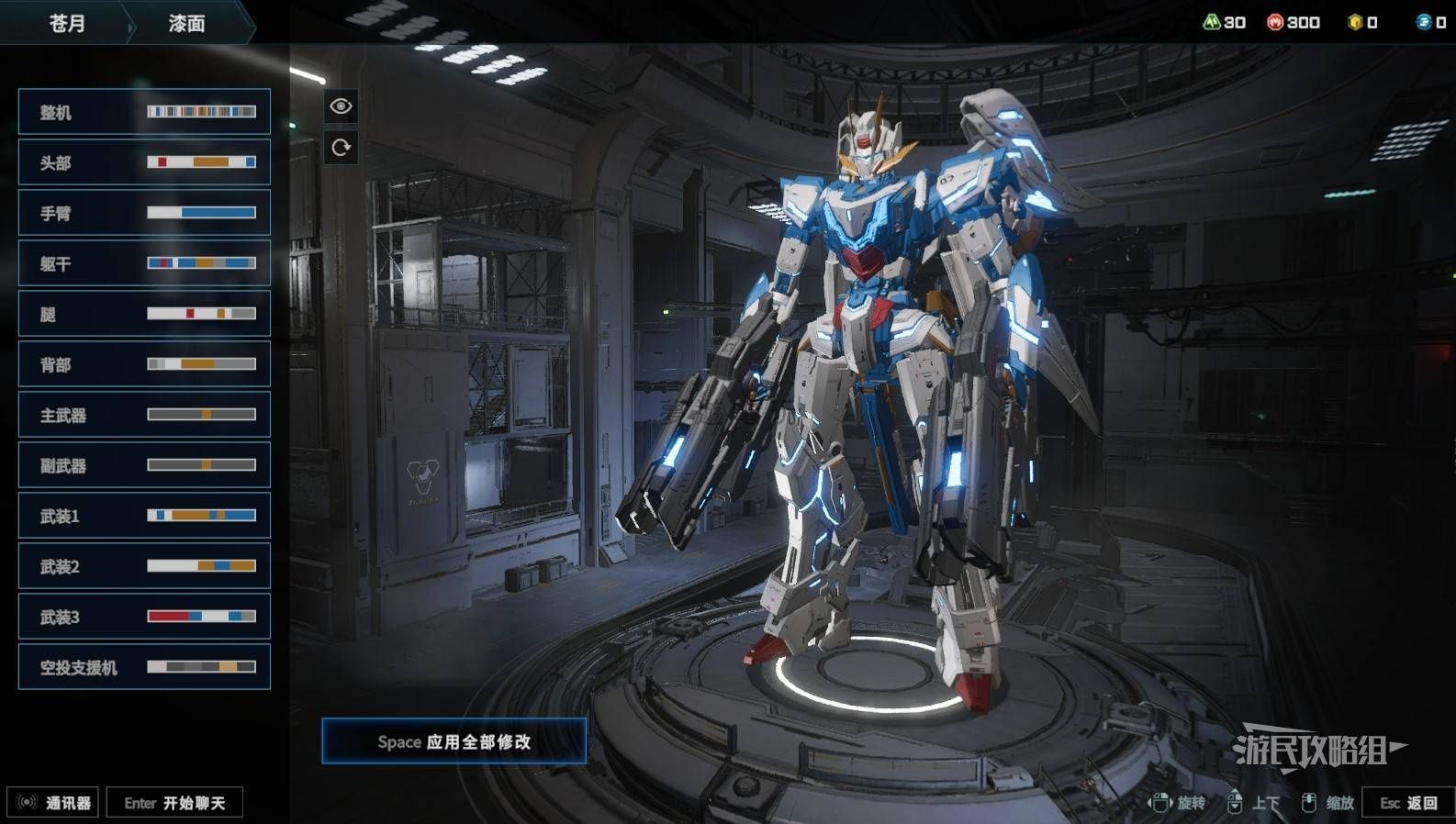The height and width of the screenshot is (824, 1456).
Task: Go back with the 返回 button
Action: click(1408, 803)
